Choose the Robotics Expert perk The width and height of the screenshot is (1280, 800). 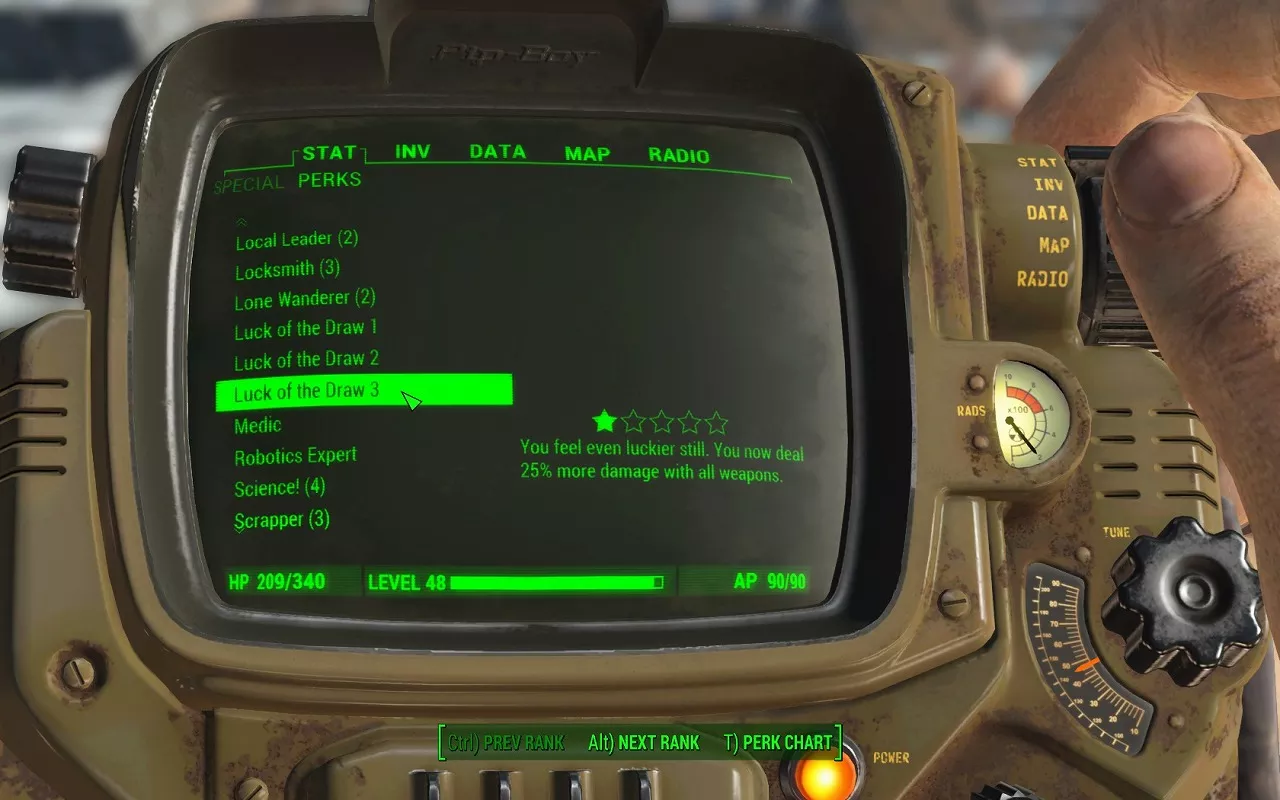(295, 457)
